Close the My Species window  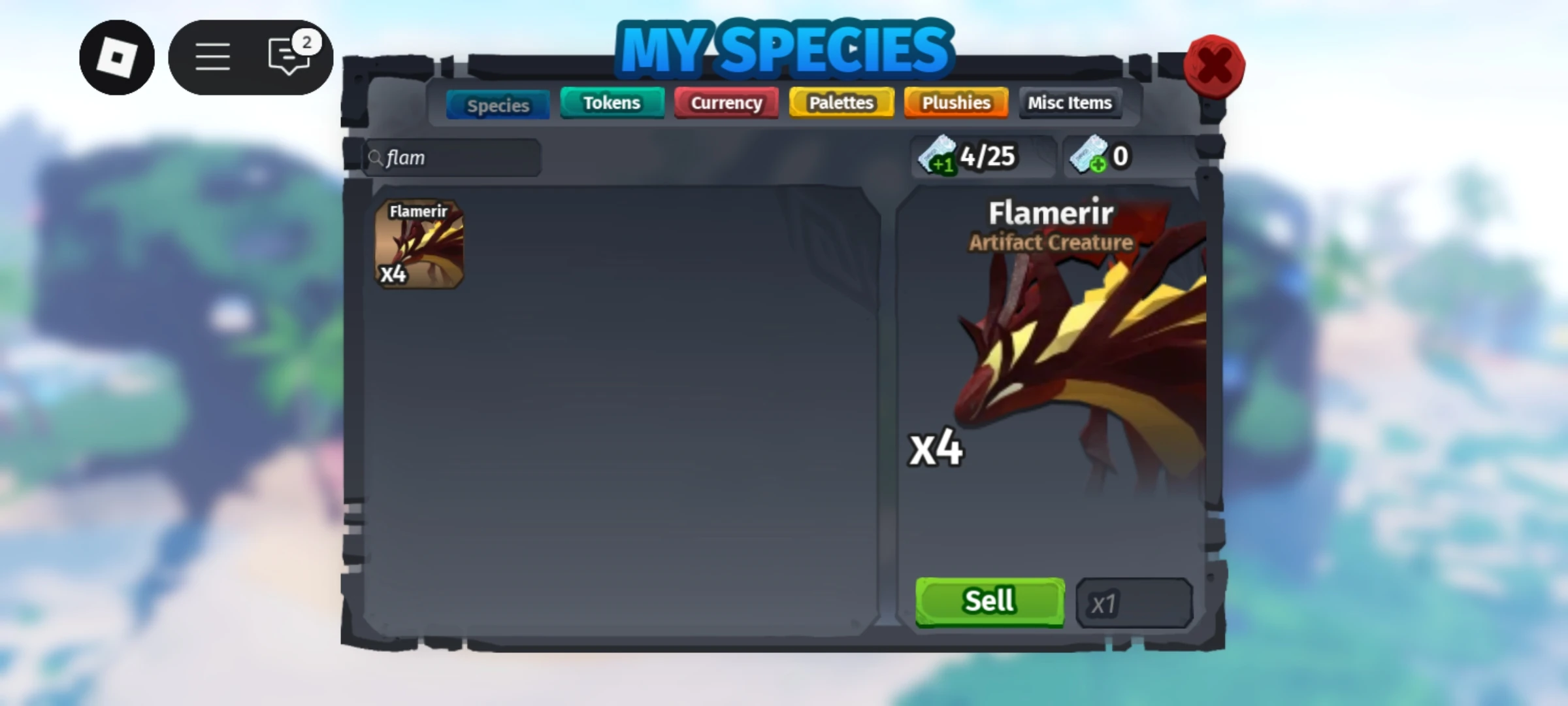tap(1214, 65)
